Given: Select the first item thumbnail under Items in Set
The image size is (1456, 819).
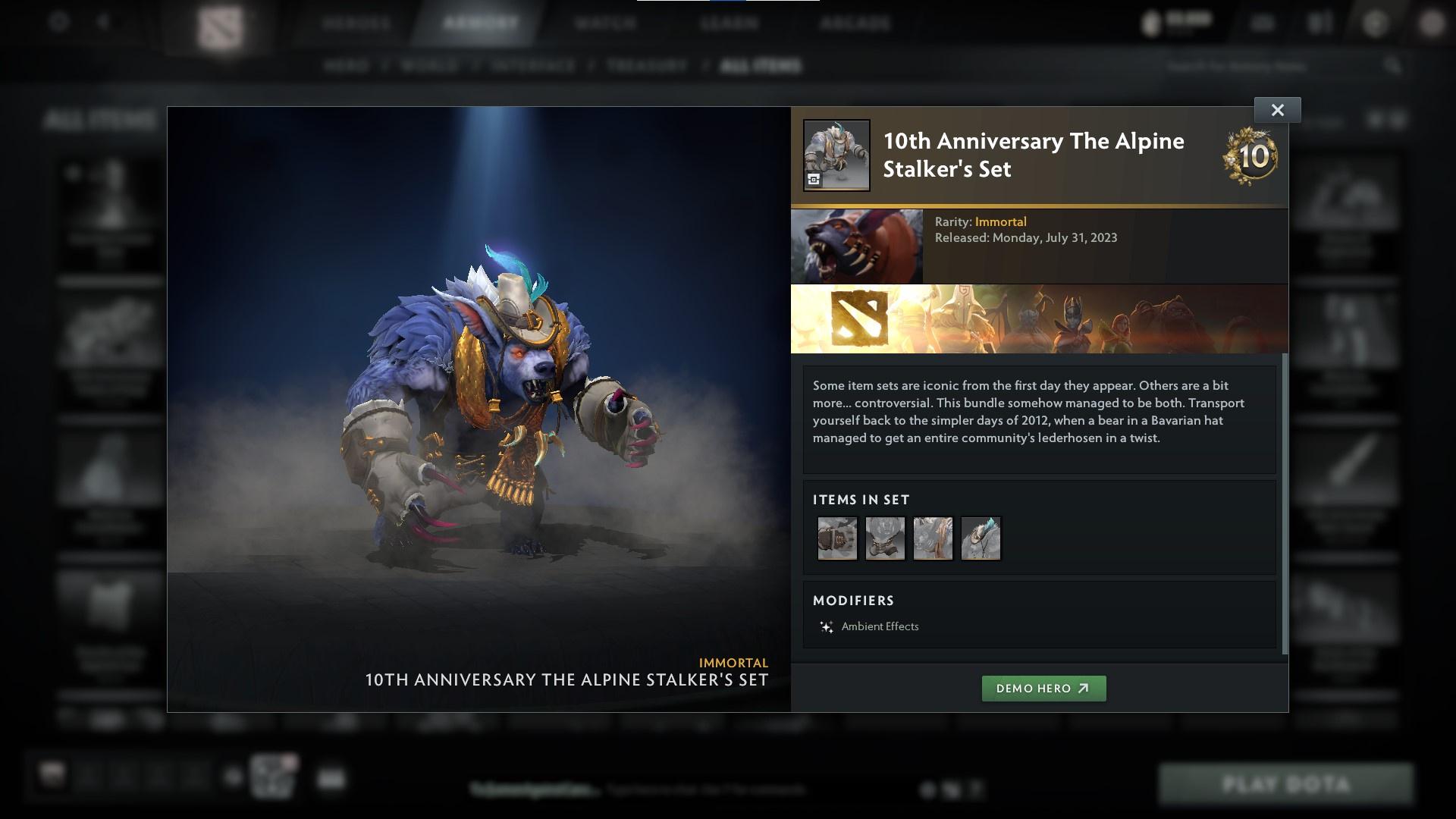Looking at the screenshot, I should [837, 538].
